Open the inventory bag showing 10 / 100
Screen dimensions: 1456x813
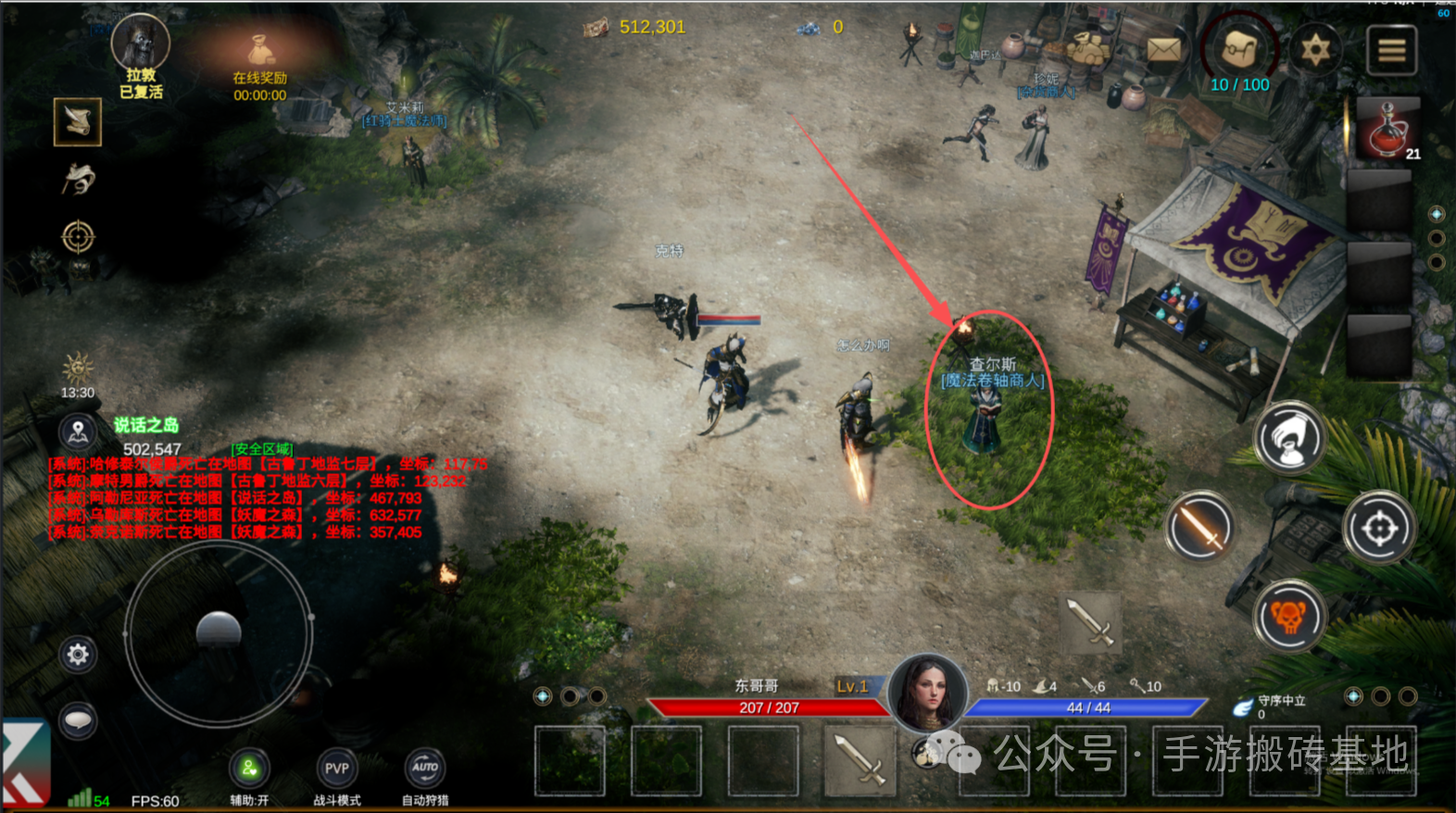pyautogui.click(x=1240, y=50)
